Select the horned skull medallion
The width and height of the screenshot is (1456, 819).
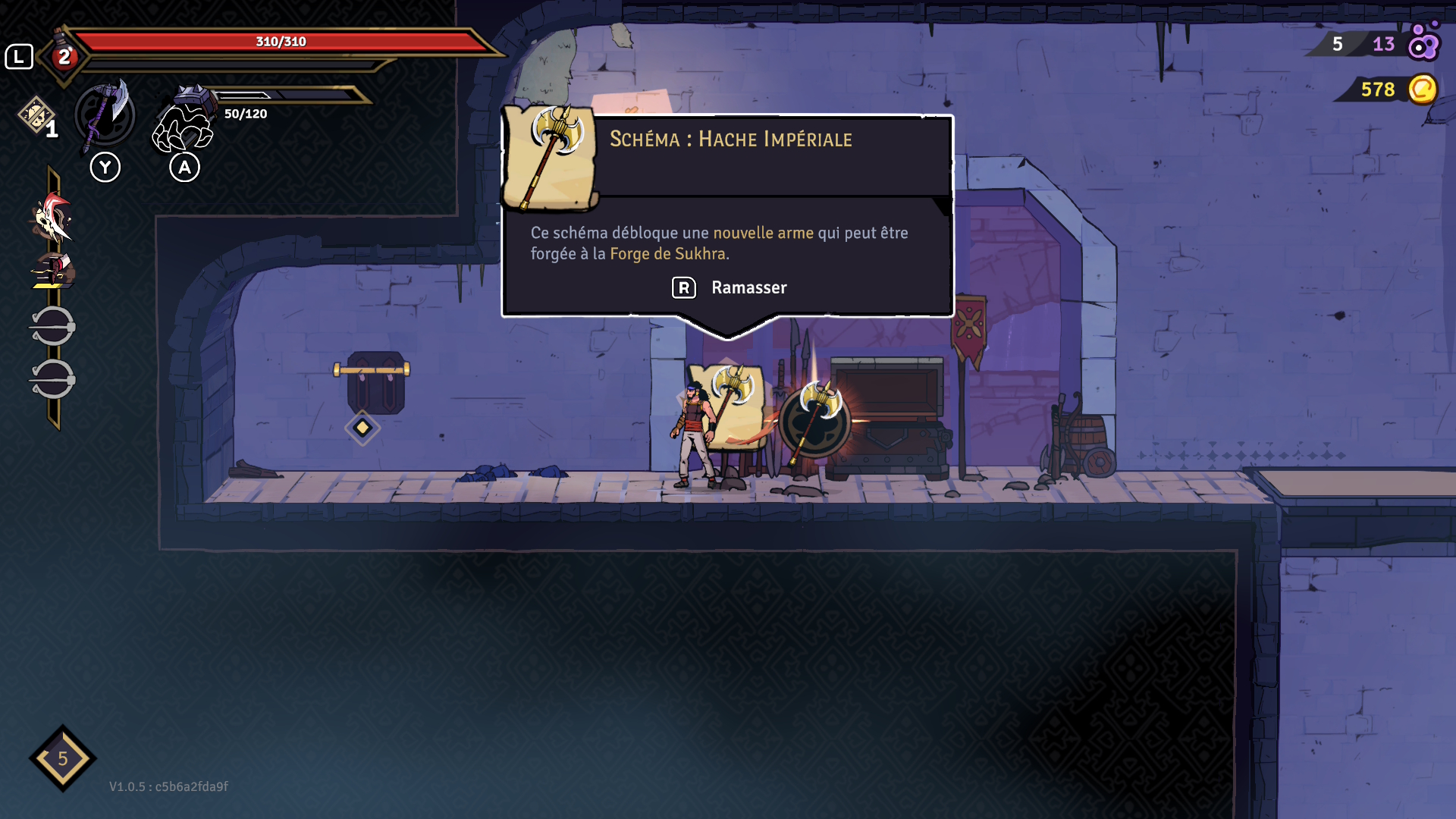pyautogui.click(x=52, y=218)
